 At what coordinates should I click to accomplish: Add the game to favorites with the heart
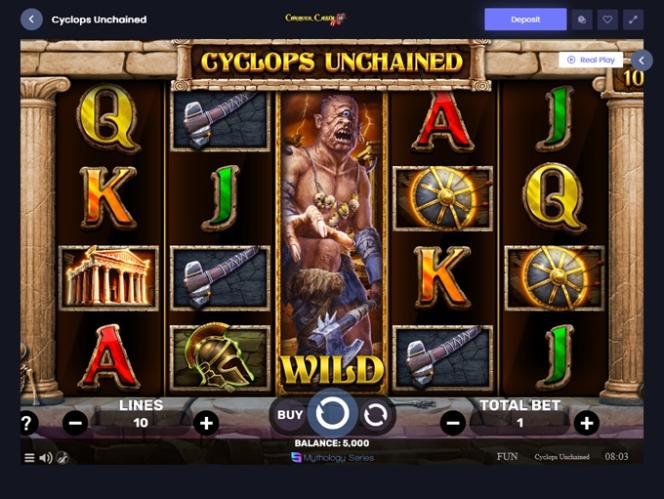click(607, 19)
